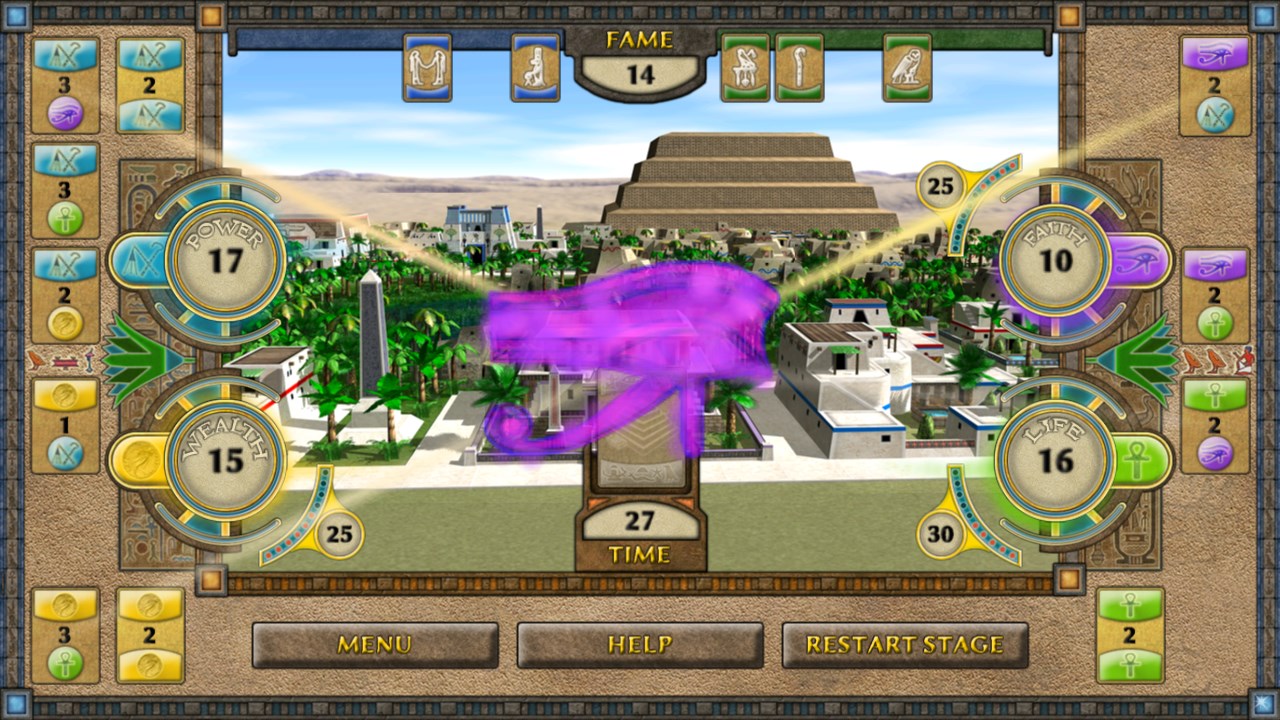This screenshot has height=720, width=1280.
Task: Click the TIME counter showing 27
Action: pyautogui.click(x=641, y=523)
